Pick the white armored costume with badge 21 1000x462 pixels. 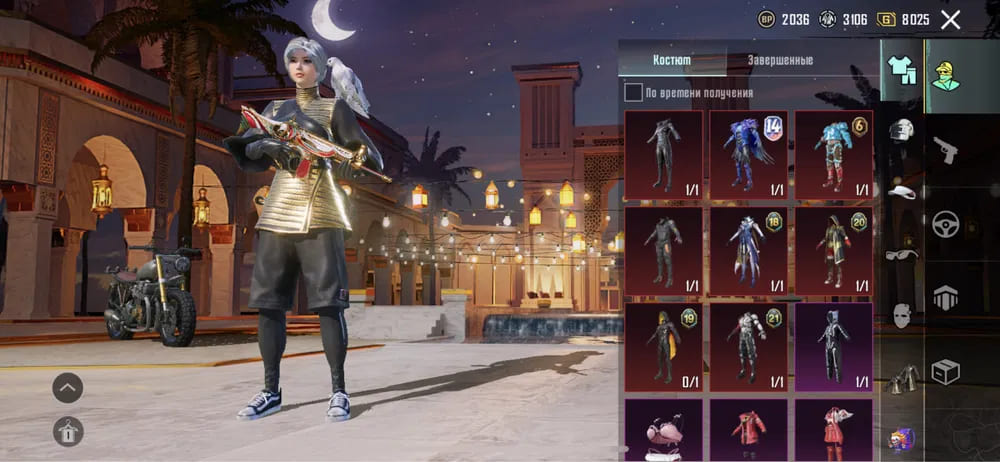coord(749,347)
